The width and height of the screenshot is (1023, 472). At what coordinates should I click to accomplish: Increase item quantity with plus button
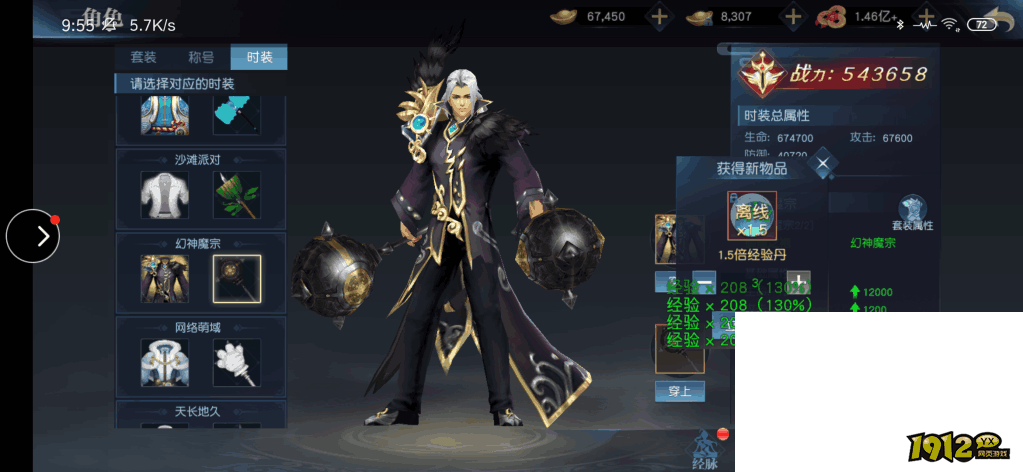pos(798,281)
